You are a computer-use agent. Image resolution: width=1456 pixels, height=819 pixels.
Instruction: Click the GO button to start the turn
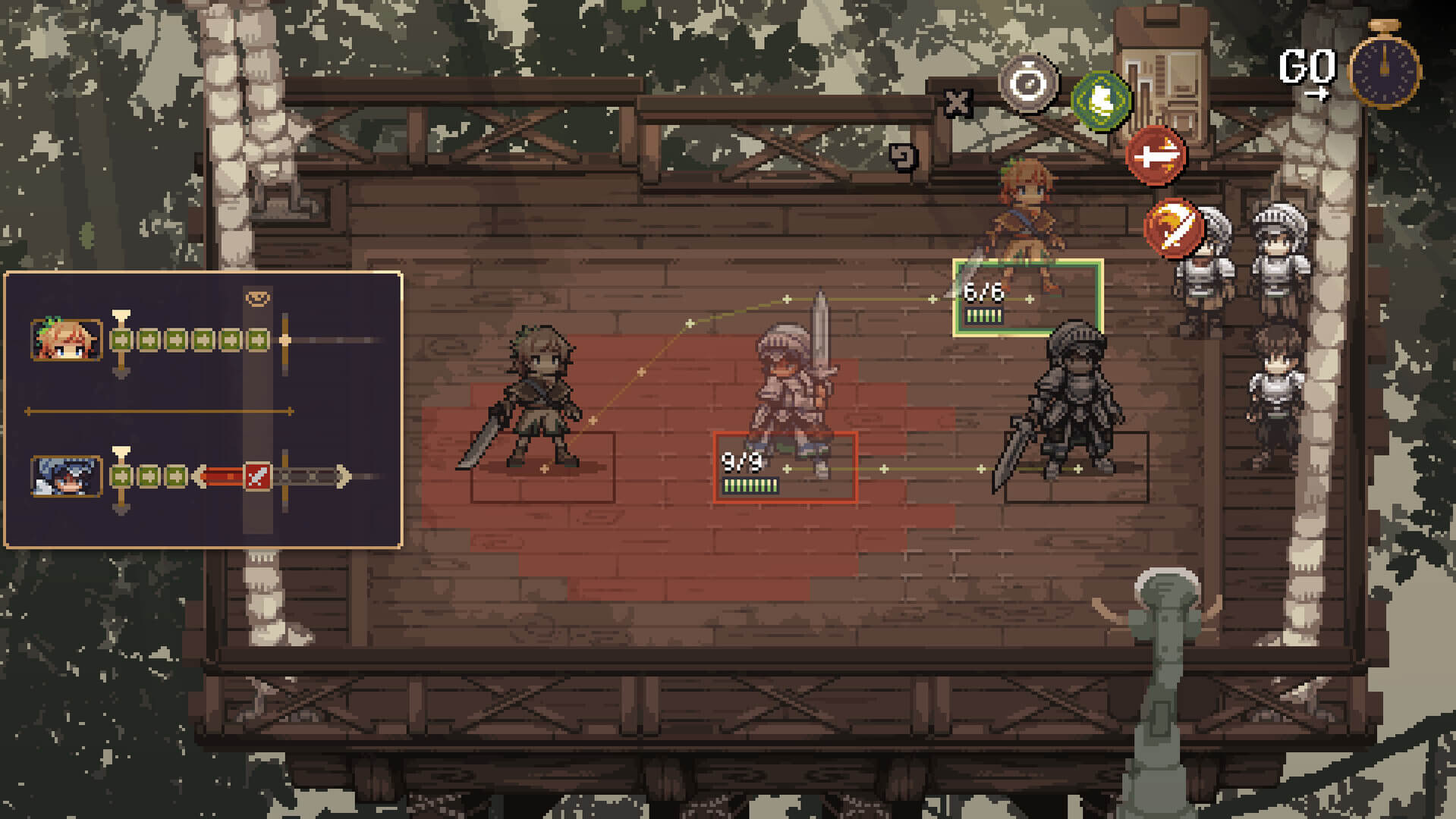point(1307,71)
